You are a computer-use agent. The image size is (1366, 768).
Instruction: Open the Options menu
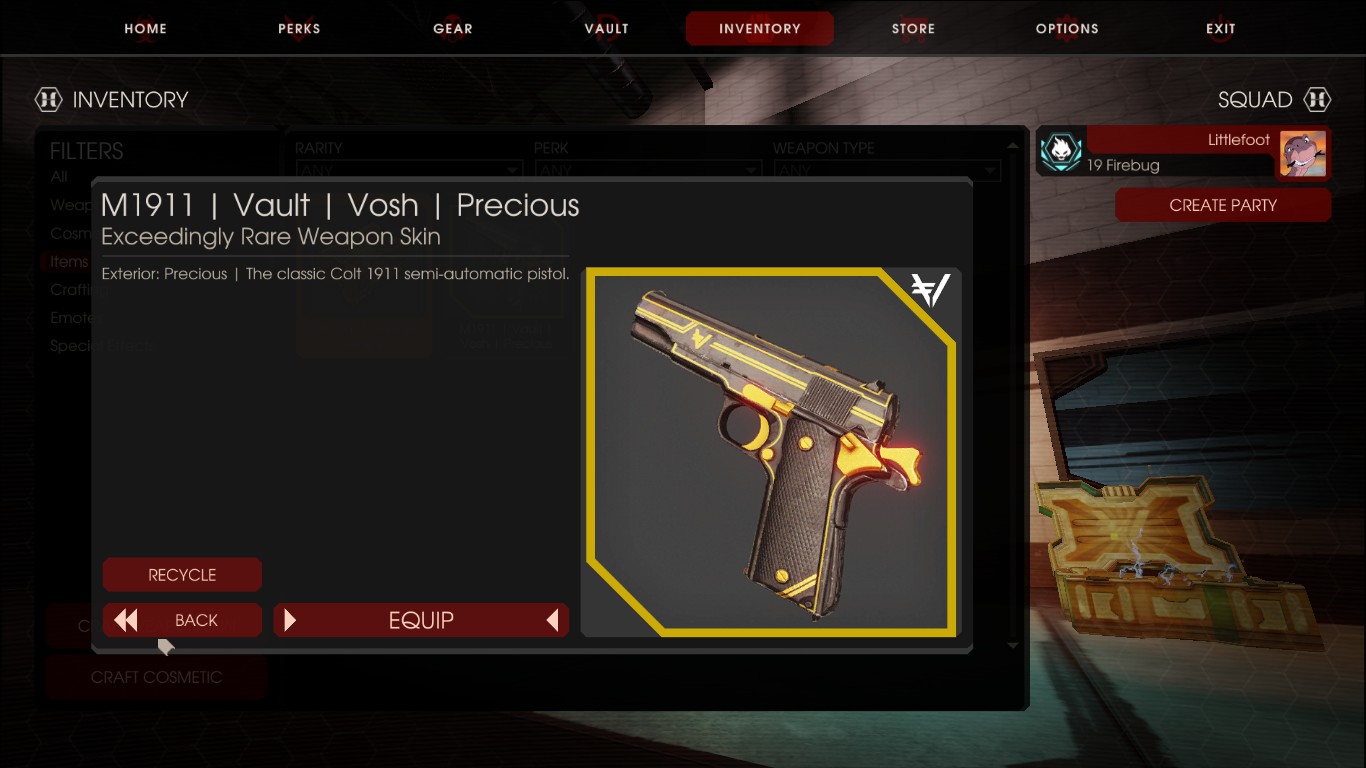(x=1067, y=28)
